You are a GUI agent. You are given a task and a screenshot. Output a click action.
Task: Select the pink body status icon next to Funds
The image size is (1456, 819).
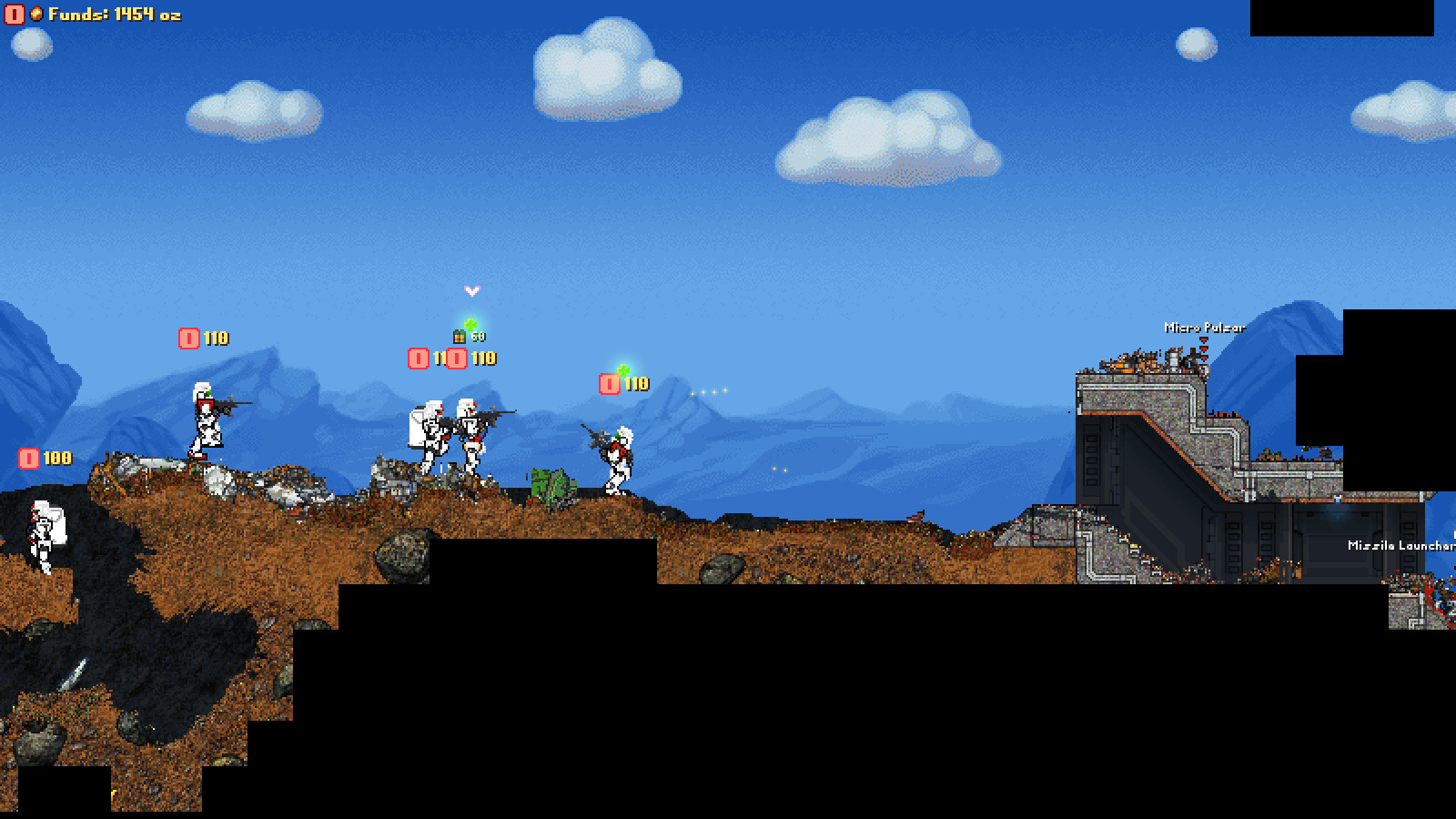[14, 15]
